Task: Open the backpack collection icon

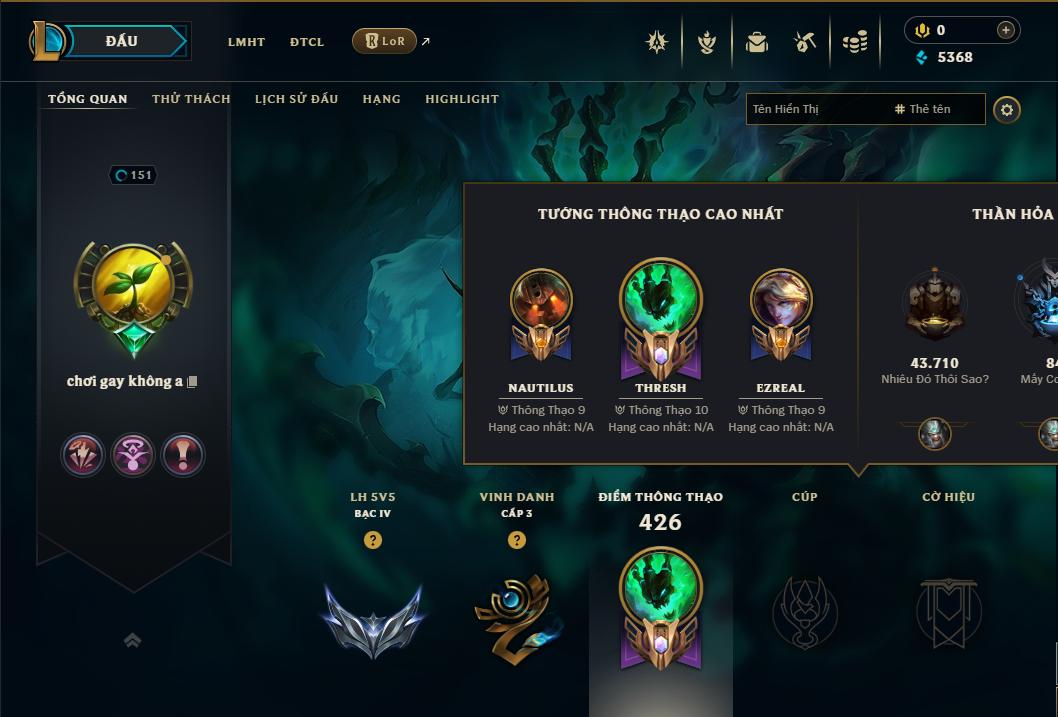Action: [757, 42]
